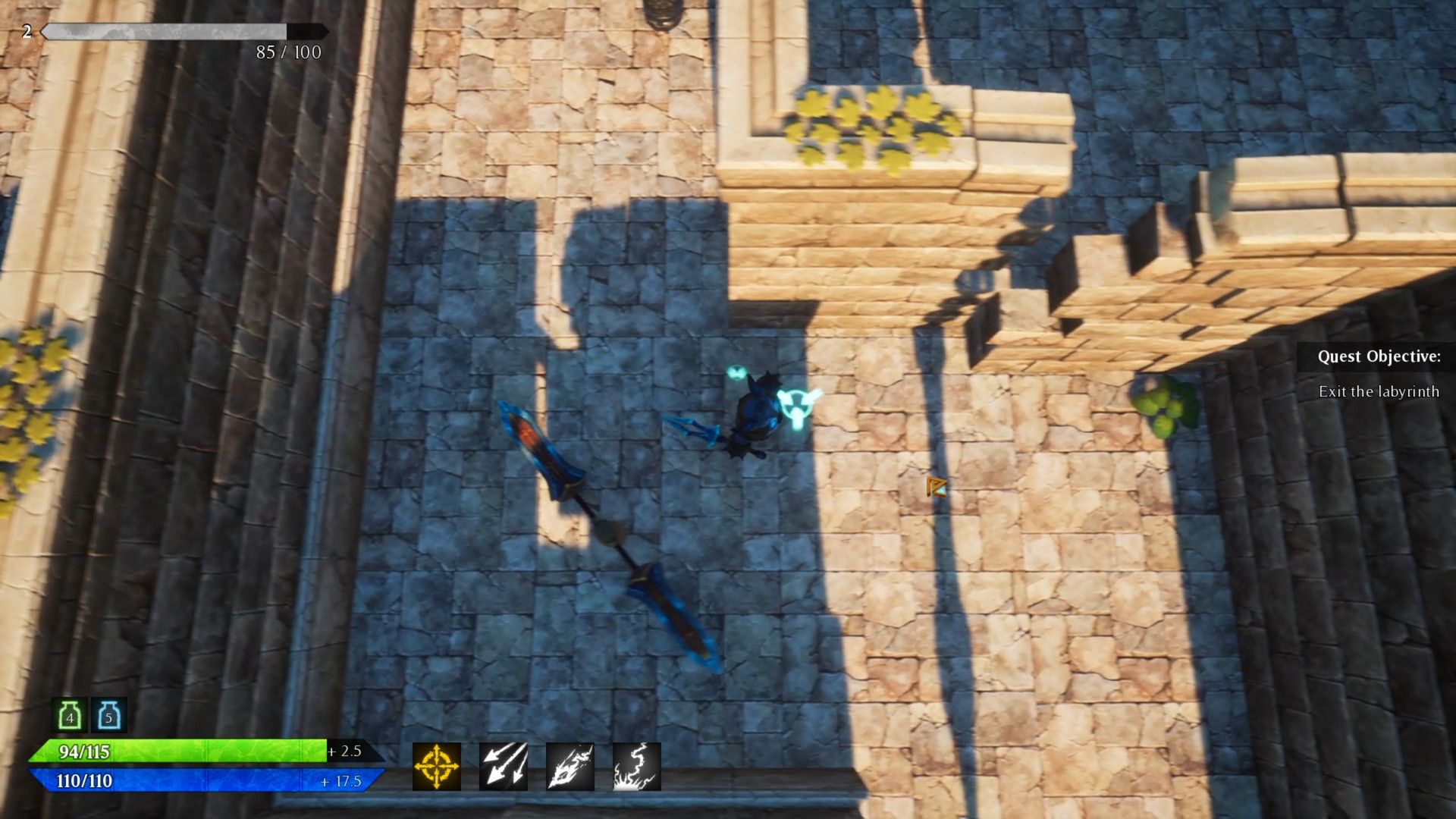Viewport: 1456px width, 819px height.
Task: Select the triple arrow volley ability
Action: point(502,766)
